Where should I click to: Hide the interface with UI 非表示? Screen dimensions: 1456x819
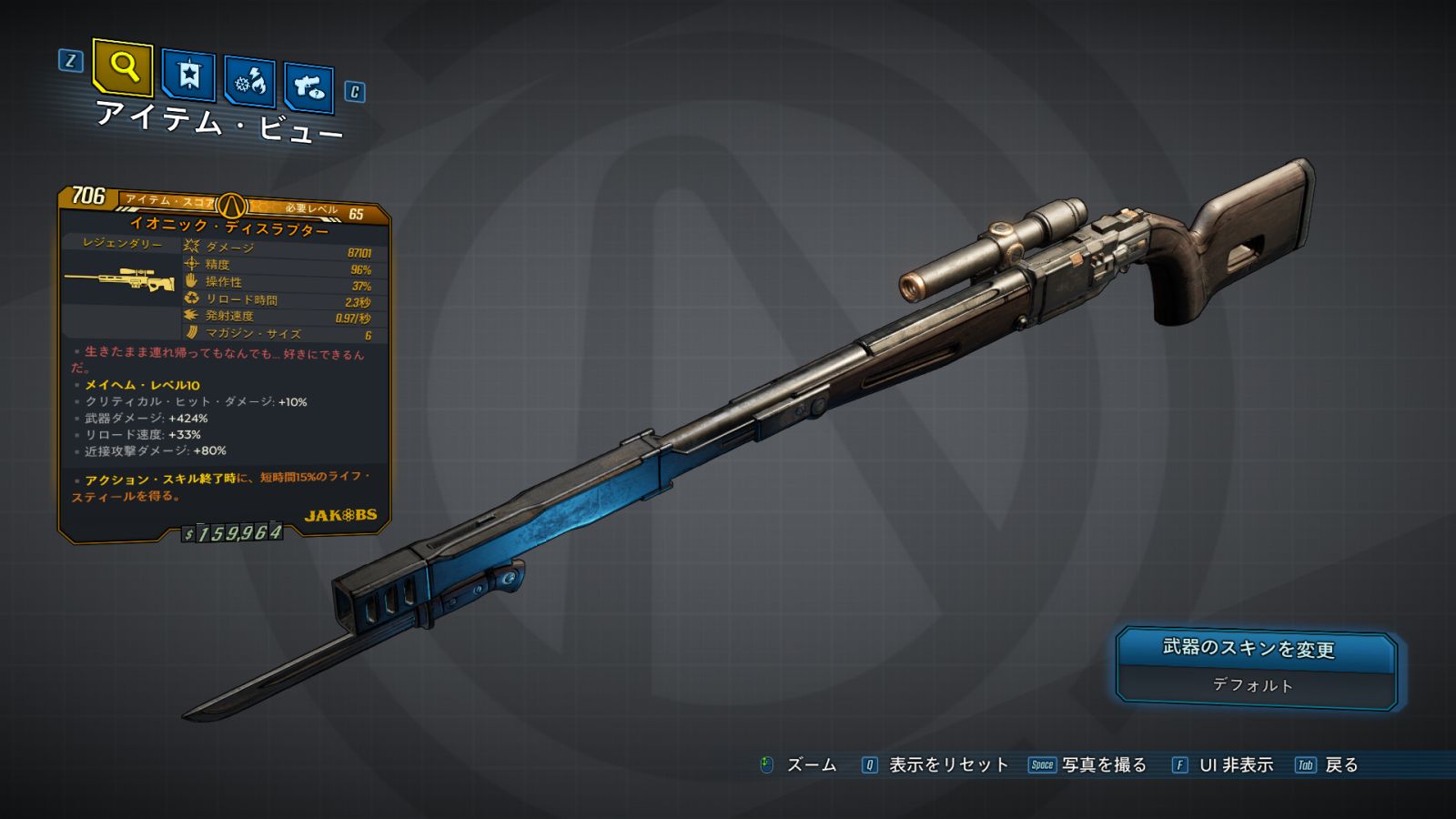pyautogui.click(x=1235, y=765)
